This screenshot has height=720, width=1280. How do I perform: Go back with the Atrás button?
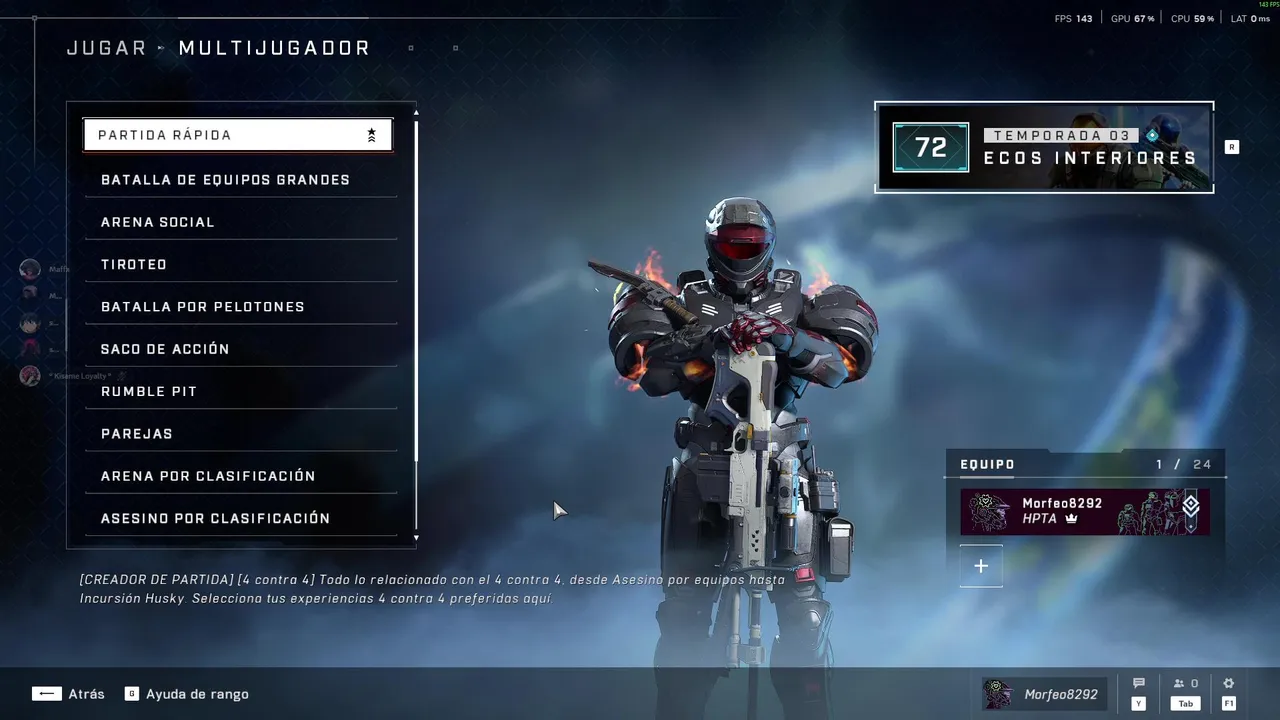(x=68, y=694)
